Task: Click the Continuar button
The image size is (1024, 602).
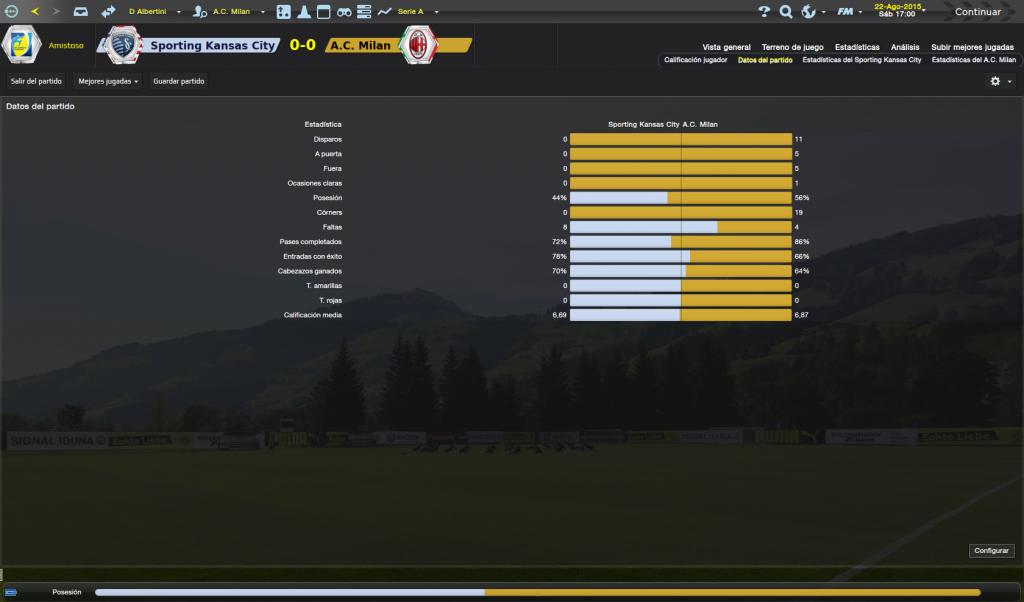Action: click(977, 12)
